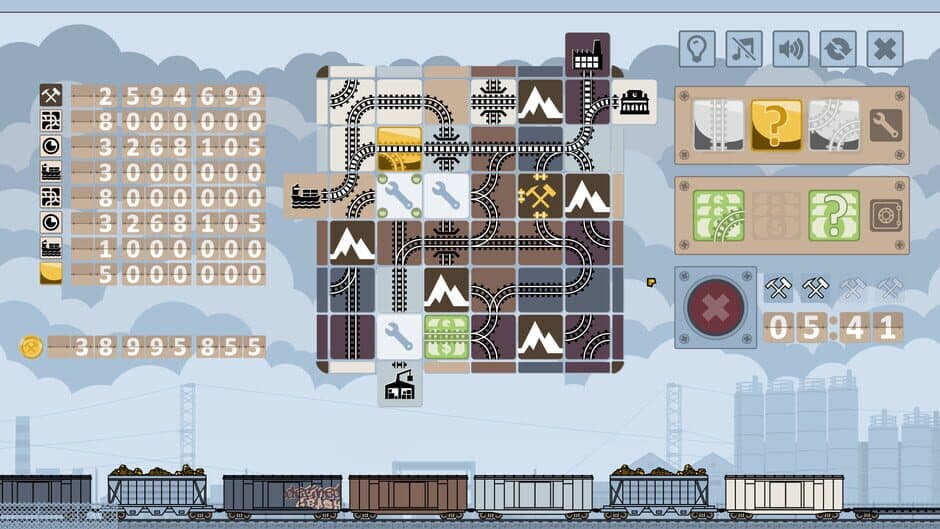This screenshot has height=529, width=940.
Task: Select the ship port station tile
Action: tap(307, 196)
